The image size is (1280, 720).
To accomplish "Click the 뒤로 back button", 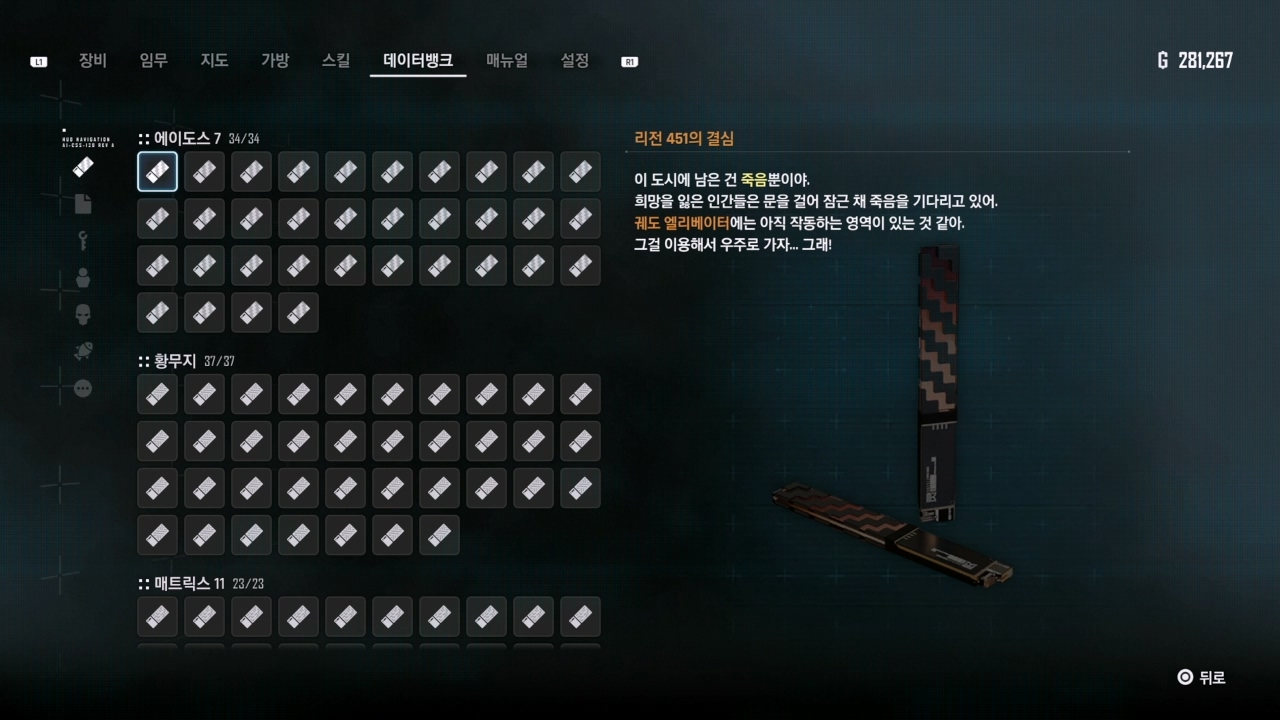I will (1202, 677).
